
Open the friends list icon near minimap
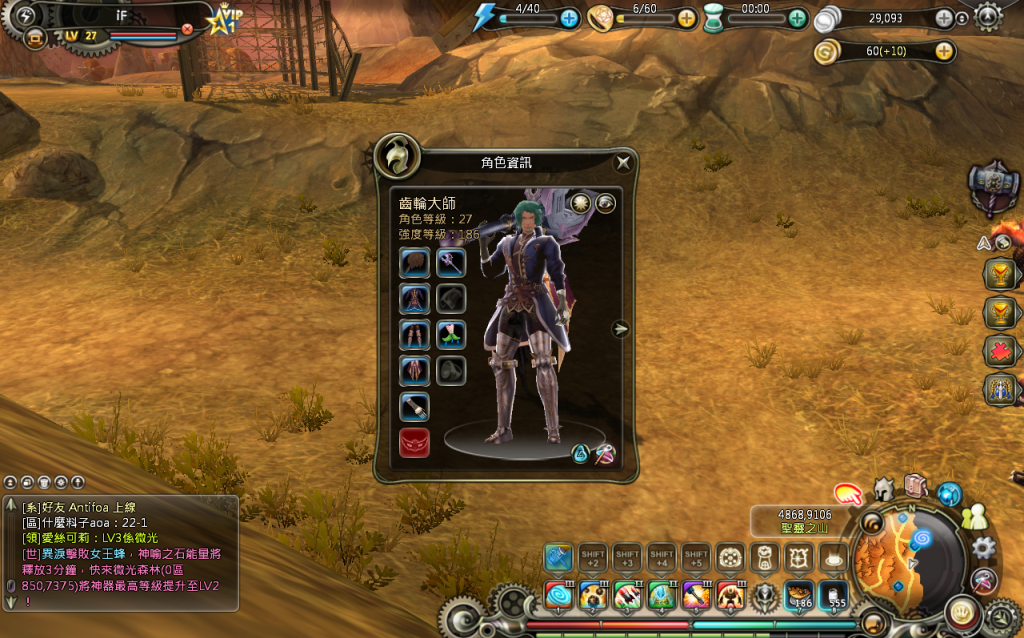(x=973, y=517)
